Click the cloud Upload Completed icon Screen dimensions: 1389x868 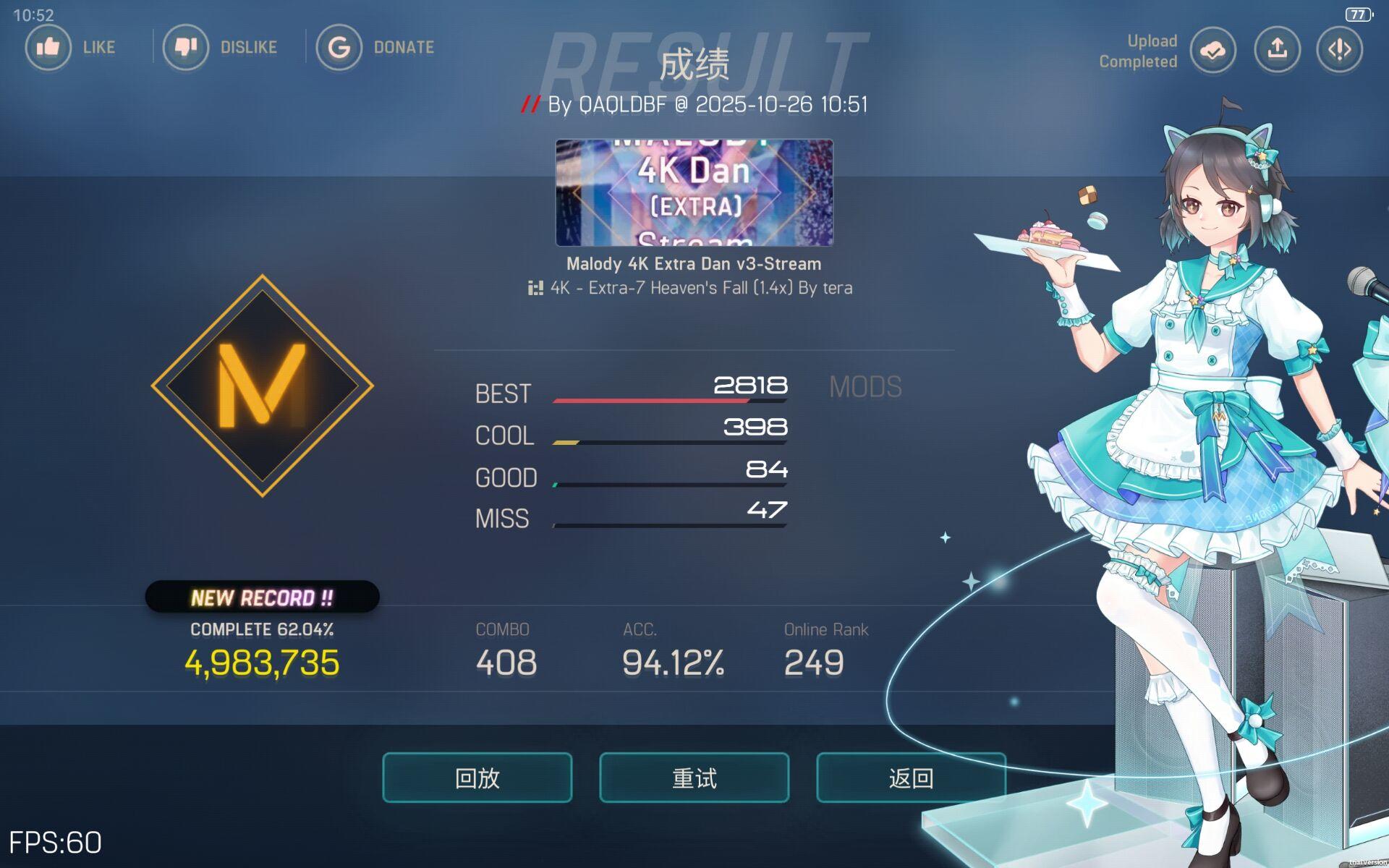[1212, 49]
